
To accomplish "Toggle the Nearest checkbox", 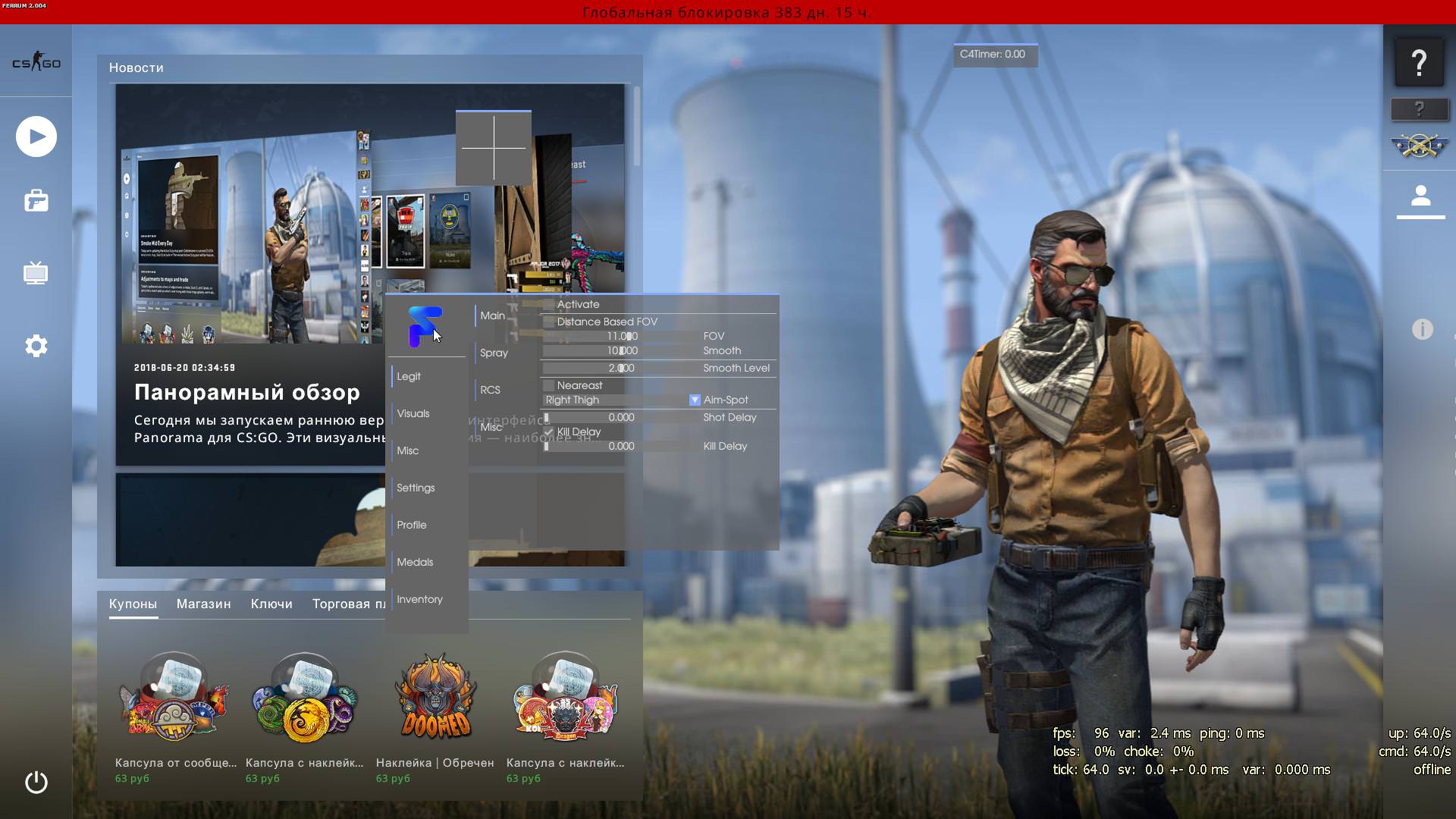I will 549,386.
